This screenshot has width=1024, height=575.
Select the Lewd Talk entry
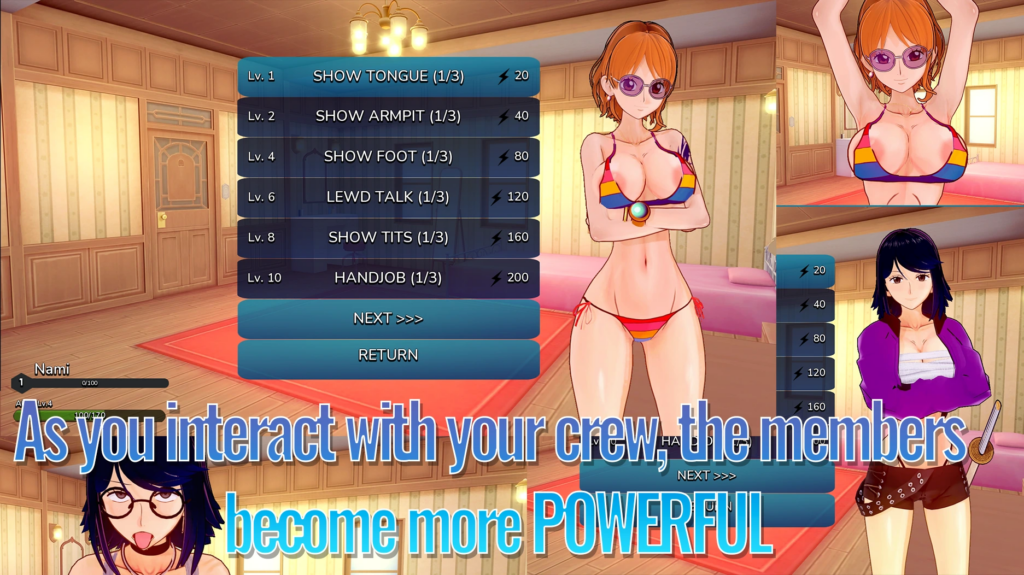pos(388,197)
